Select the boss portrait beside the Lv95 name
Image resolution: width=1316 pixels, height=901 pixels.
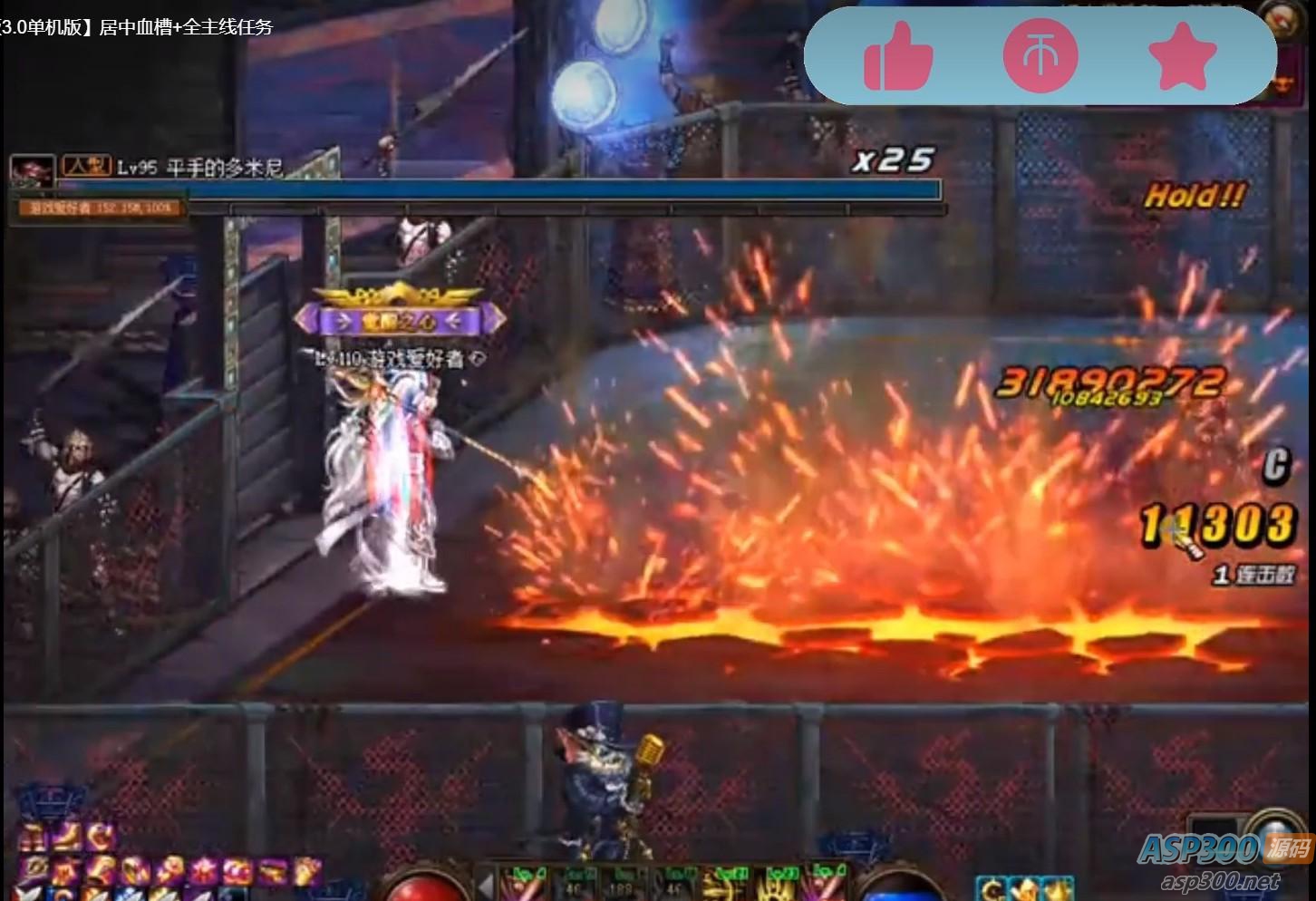point(32,170)
